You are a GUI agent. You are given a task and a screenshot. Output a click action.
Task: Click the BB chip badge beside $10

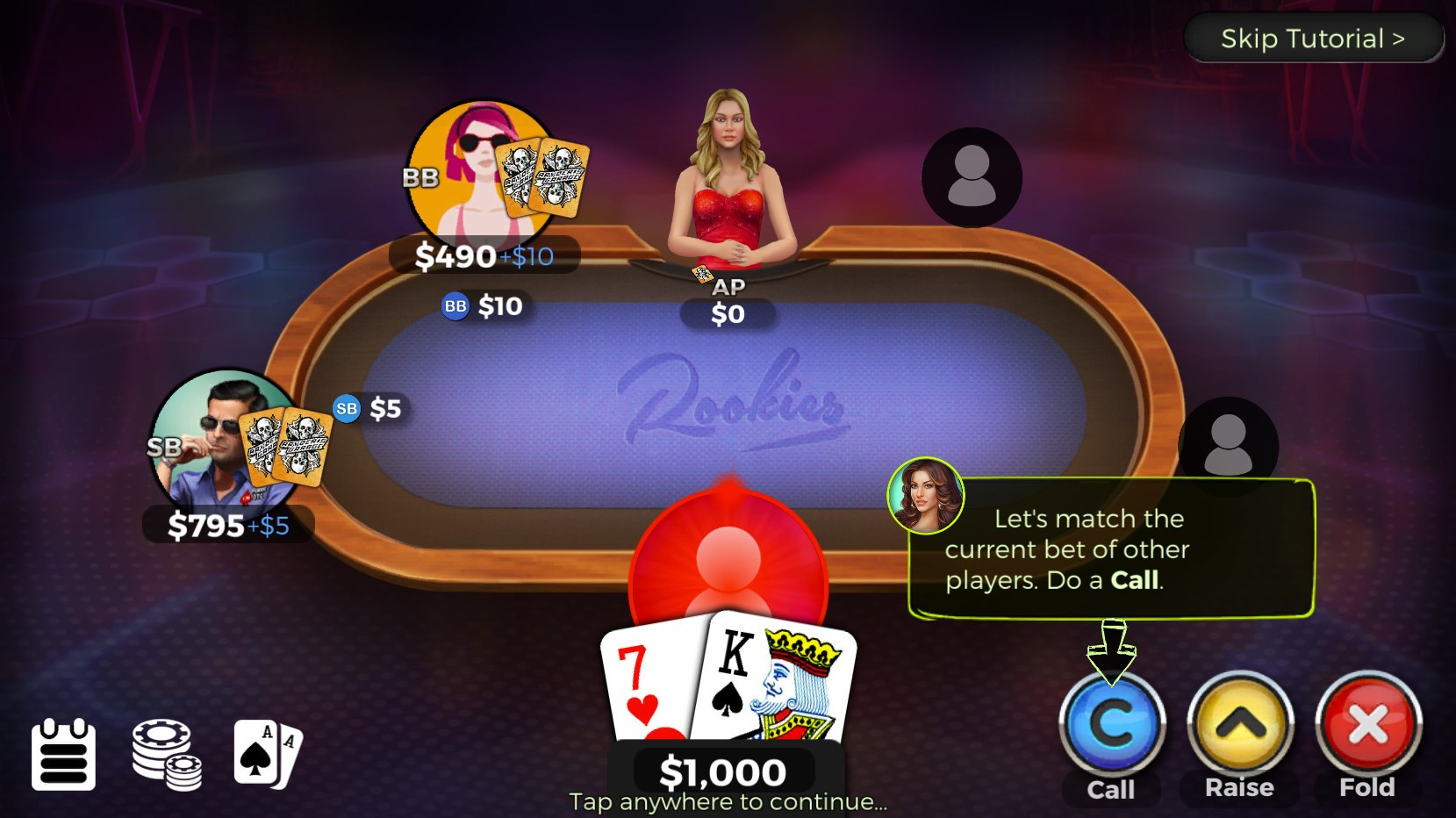[x=455, y=307]
